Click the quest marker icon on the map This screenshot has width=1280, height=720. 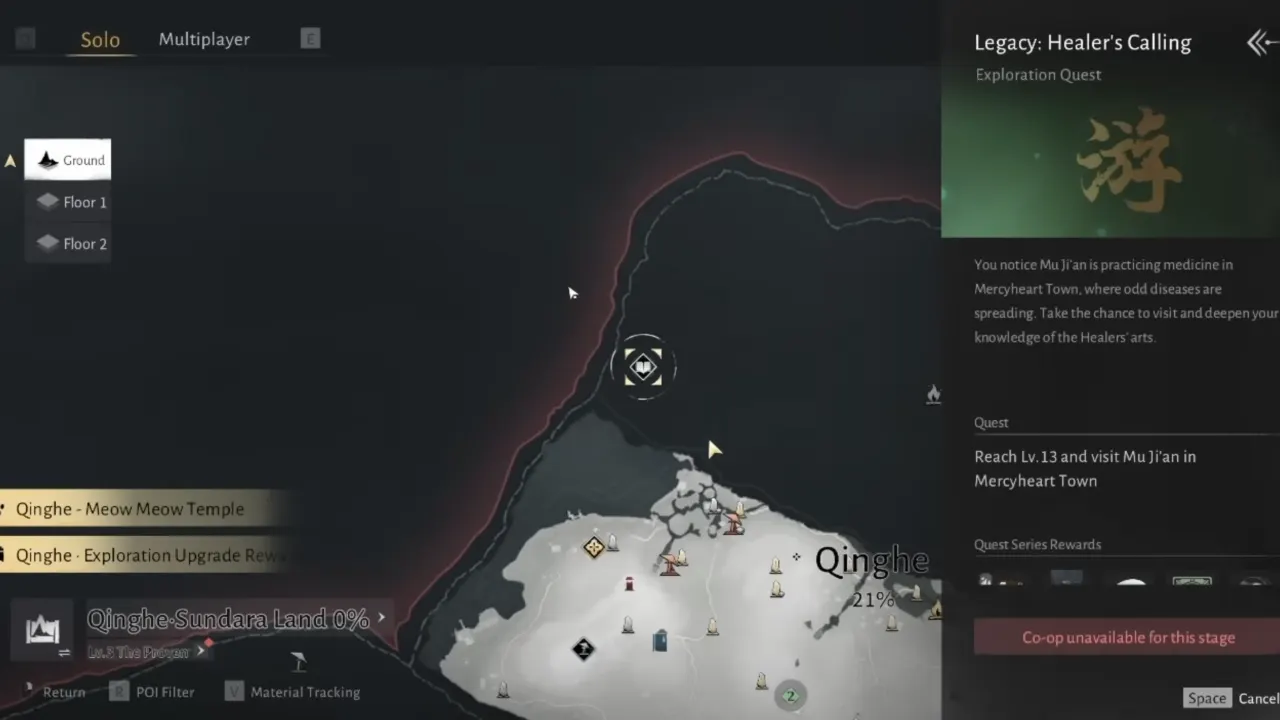tap(643, 367)
